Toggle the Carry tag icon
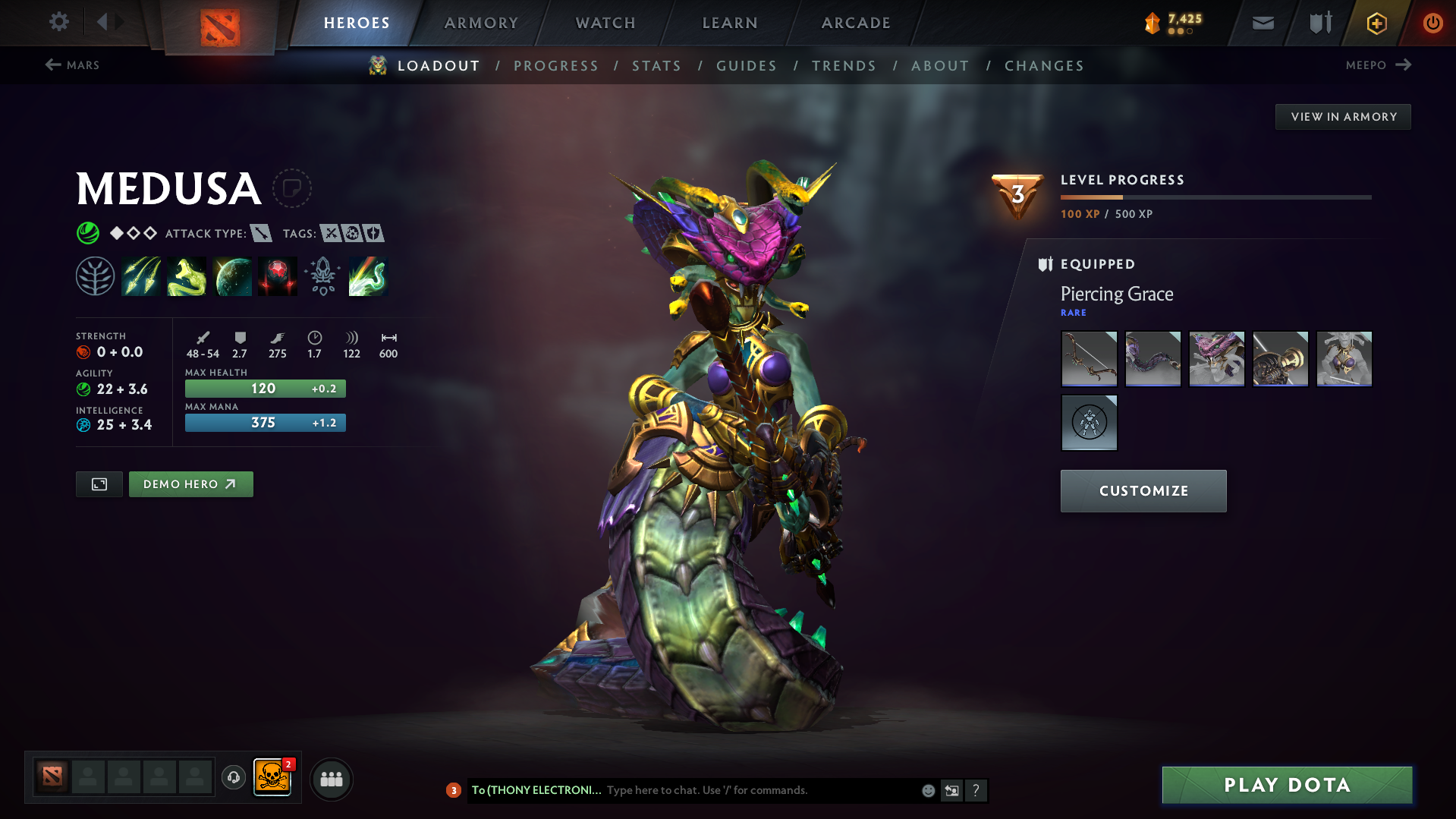1456x819 pixels. coord(330,233)
